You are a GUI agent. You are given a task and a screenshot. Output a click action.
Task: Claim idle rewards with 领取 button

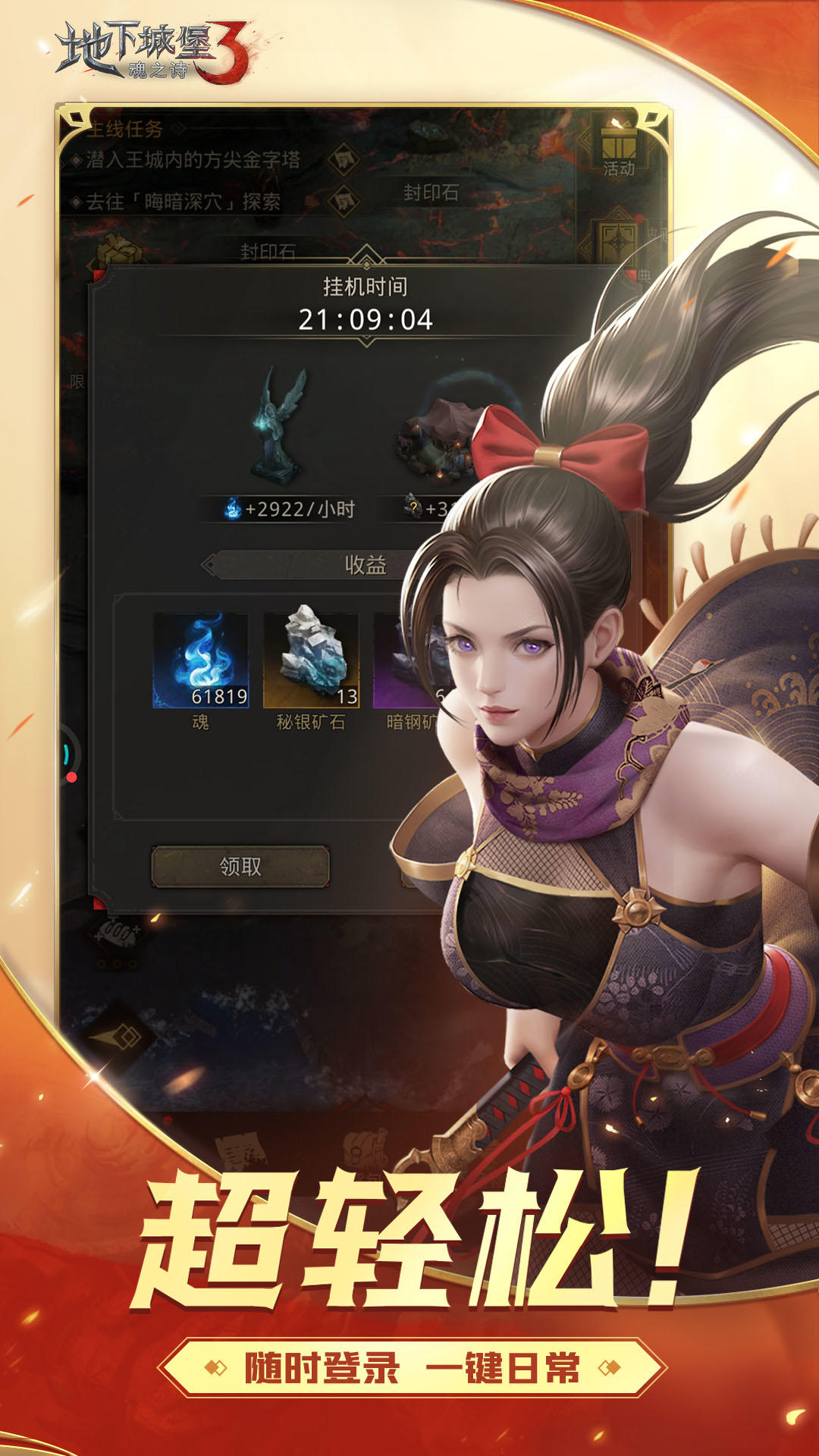click(240, 866)
